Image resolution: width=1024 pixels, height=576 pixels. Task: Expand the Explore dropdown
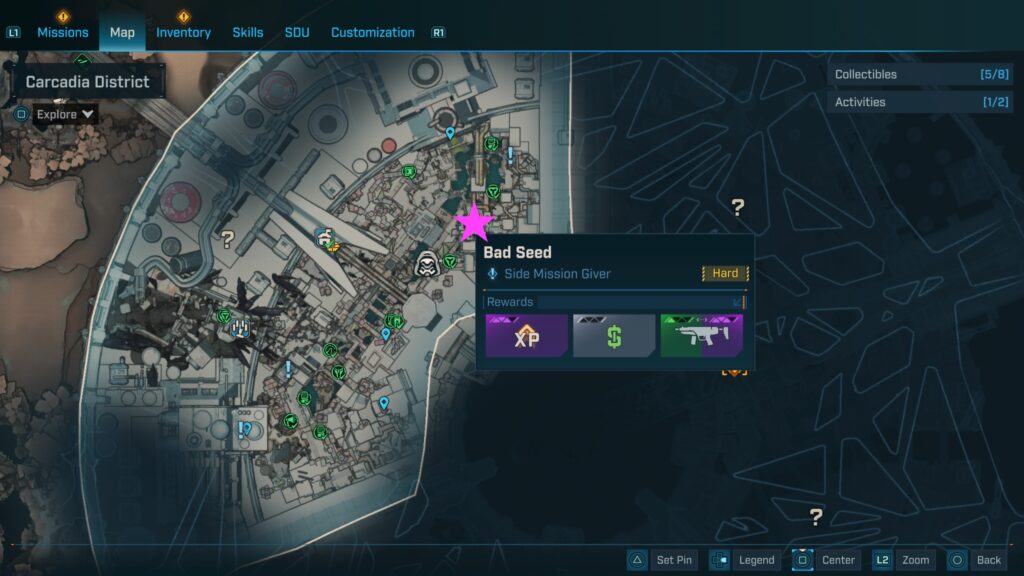point(65,114)
